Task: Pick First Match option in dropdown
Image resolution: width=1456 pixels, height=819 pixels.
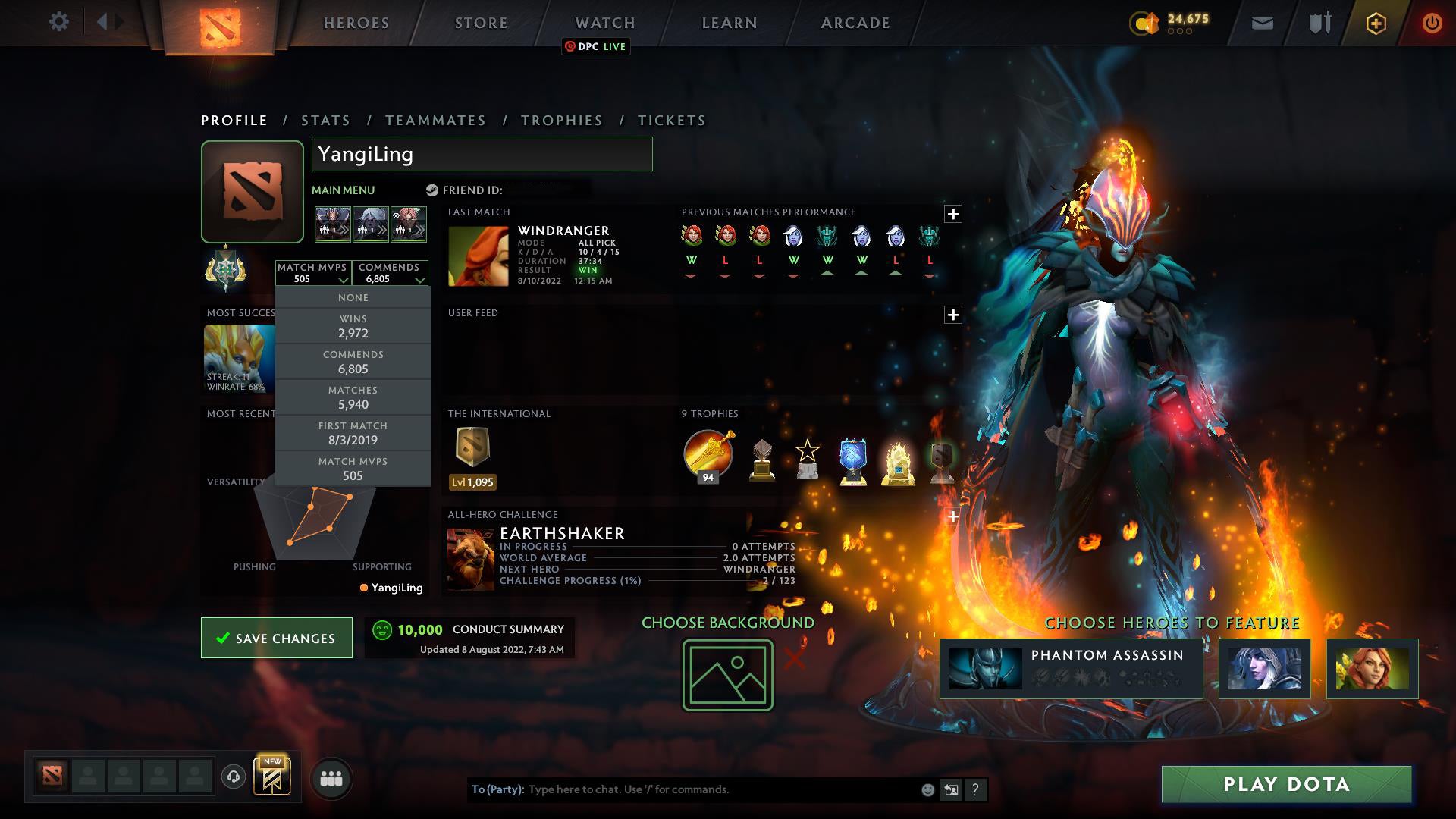Action: click(353, 433)
